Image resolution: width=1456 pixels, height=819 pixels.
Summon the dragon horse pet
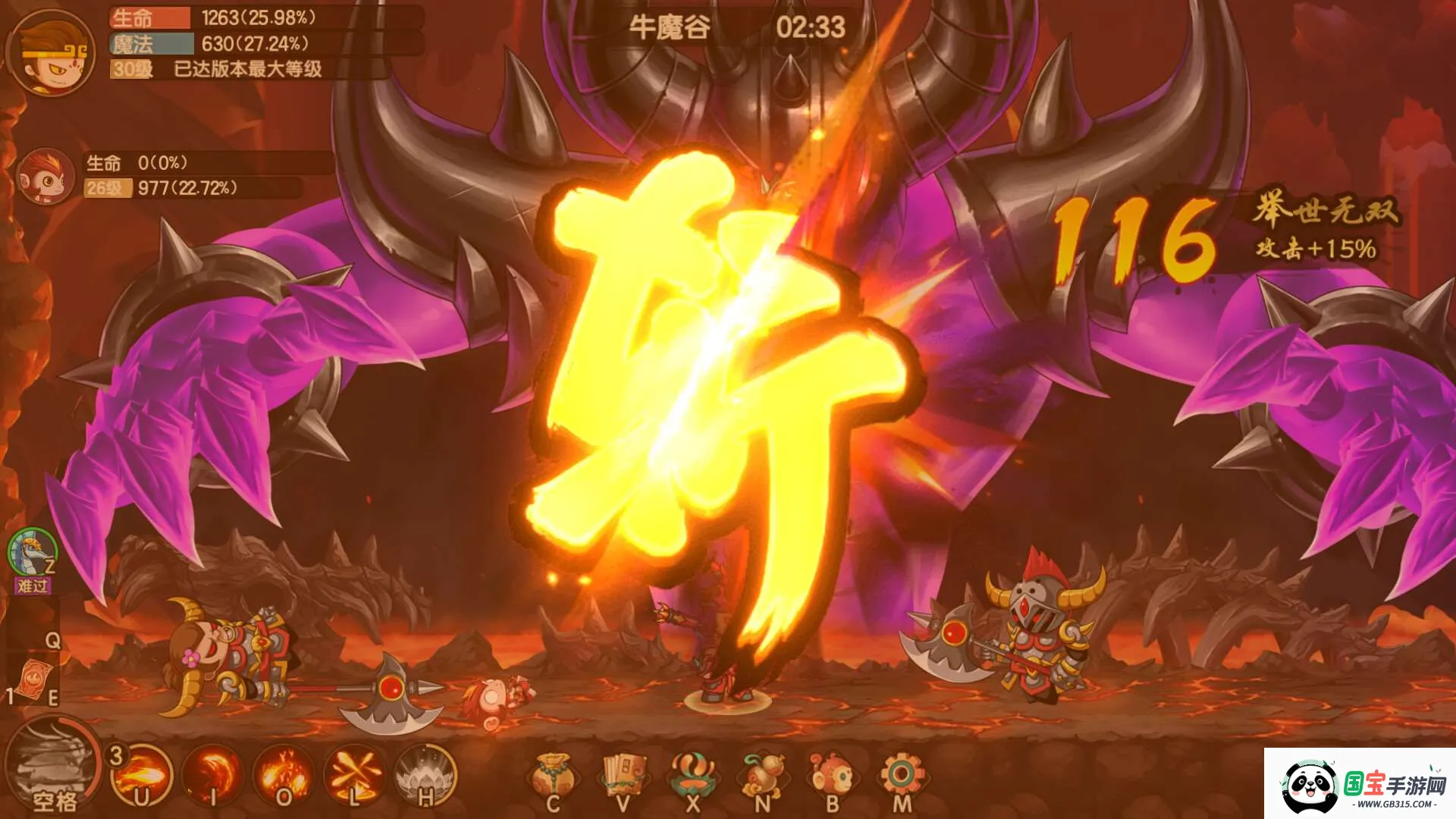coord(32,554)
